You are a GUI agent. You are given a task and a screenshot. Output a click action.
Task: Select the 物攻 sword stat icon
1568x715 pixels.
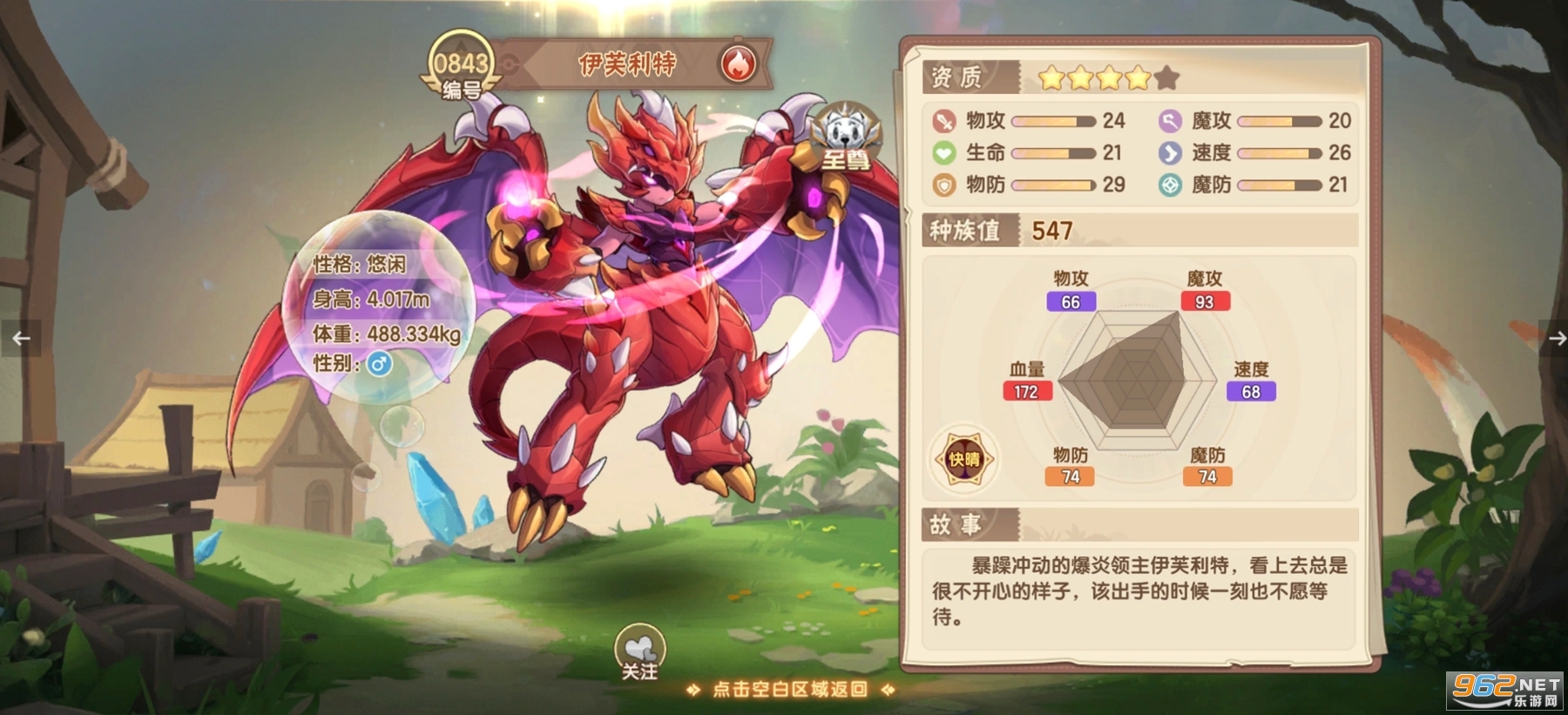click(943, 122)
